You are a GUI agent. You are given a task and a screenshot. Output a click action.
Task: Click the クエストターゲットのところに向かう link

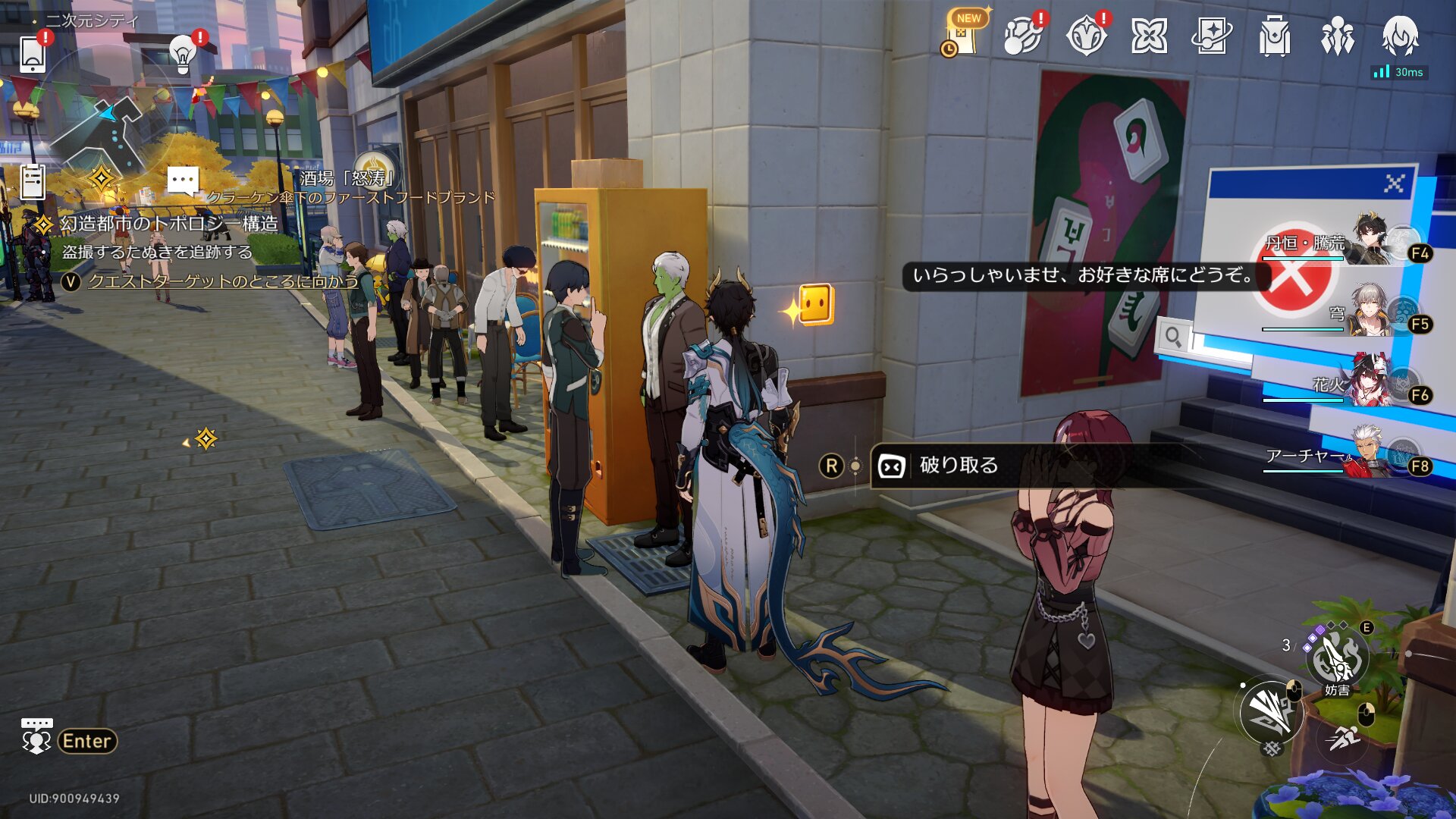(x=223, y=281)
